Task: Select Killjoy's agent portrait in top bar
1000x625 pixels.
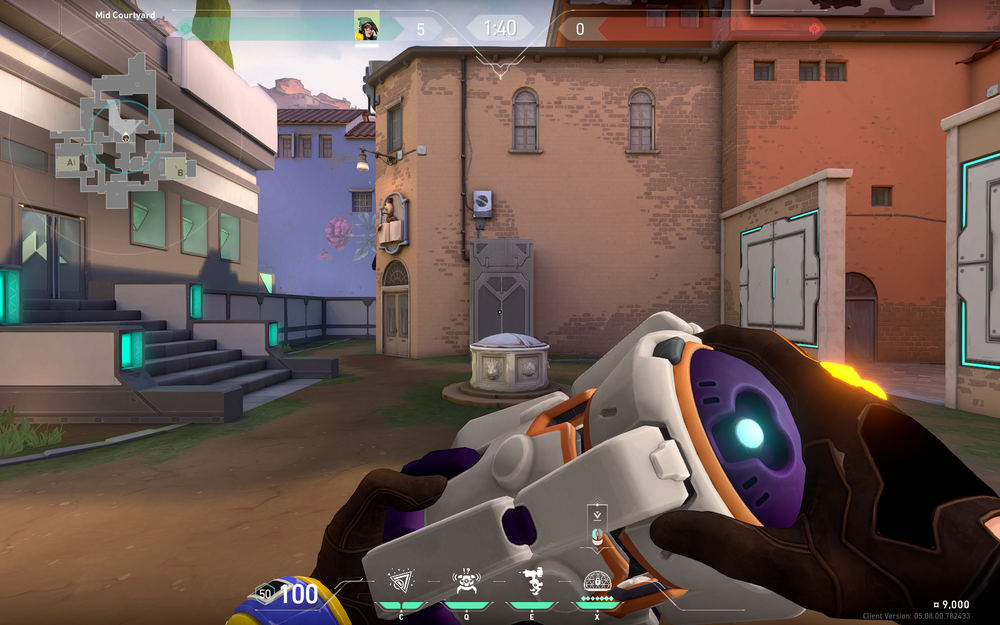Action: click(367, 27)
